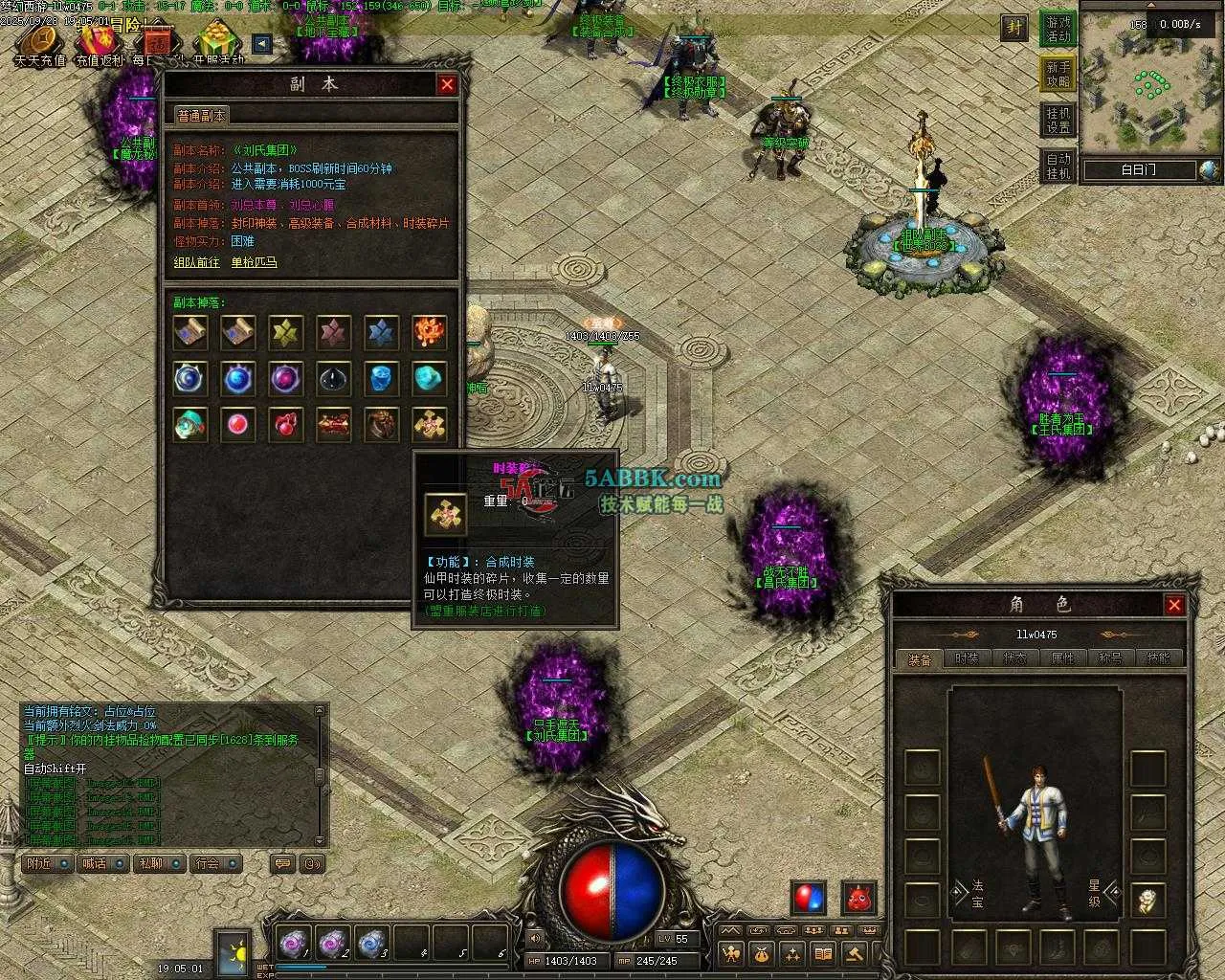The width and height of the screenshot is (1225, 980).
Task: Open 挂机设置 auto-play settings
Action: click(1058, 121)
